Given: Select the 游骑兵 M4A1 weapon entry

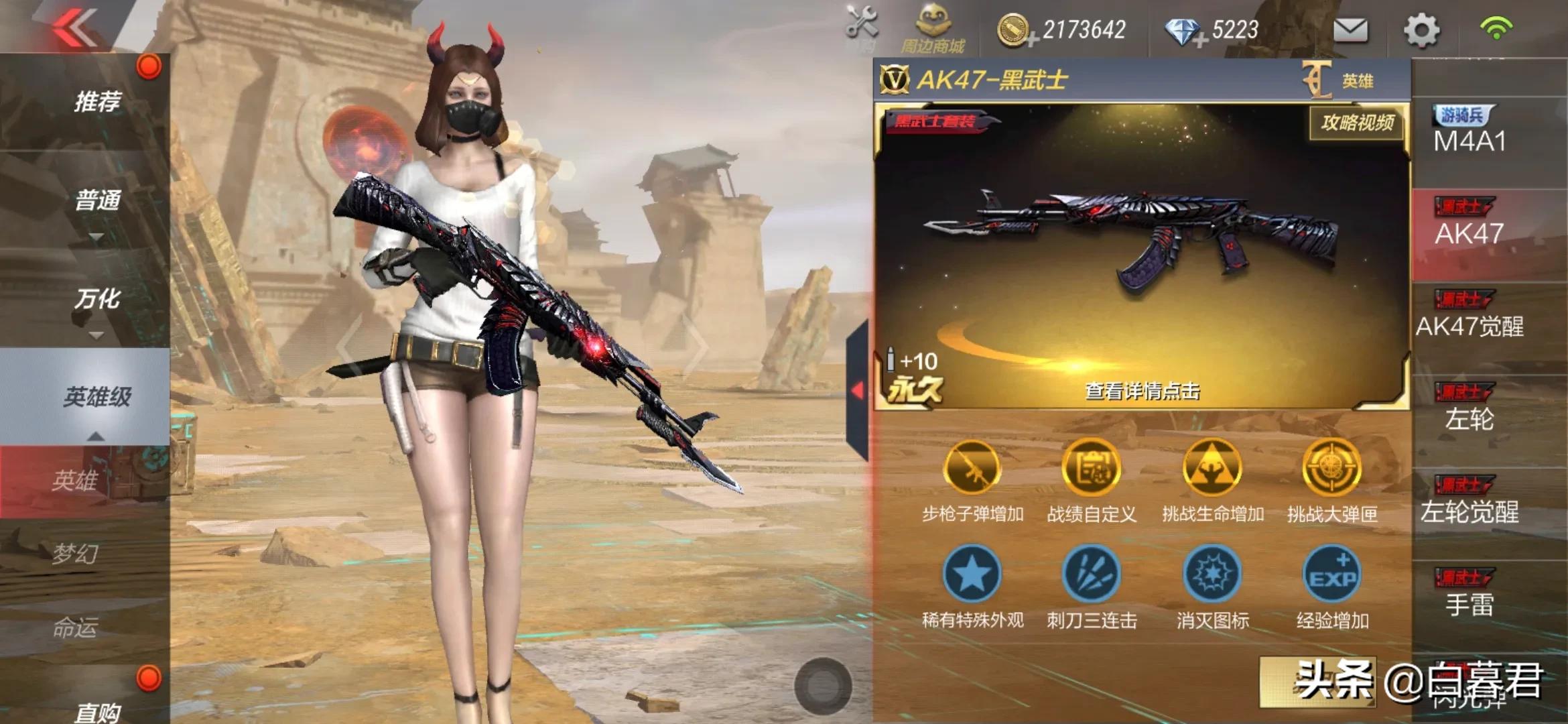Looking at the screenshot, I should [1469, 132].
